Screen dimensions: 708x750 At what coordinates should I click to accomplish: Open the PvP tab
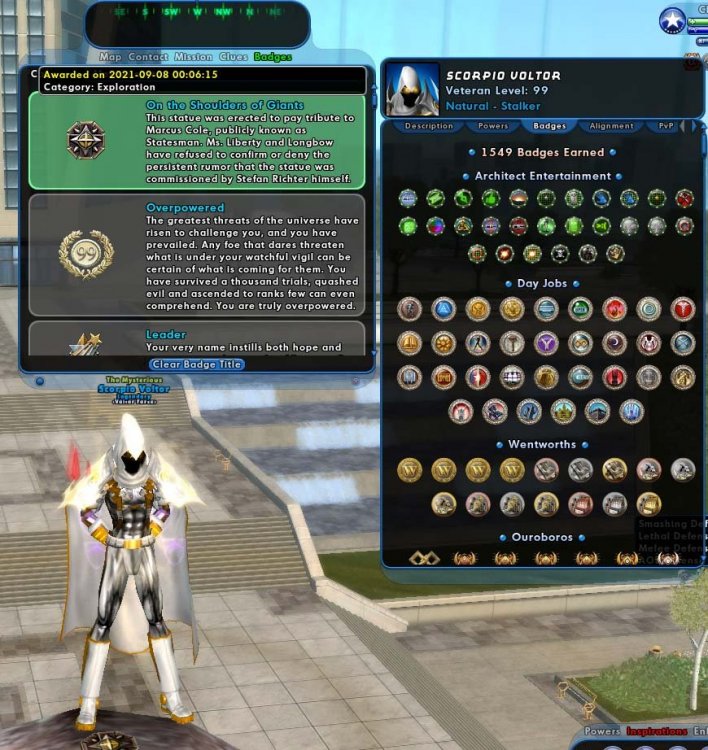click(x=666, y=127)
